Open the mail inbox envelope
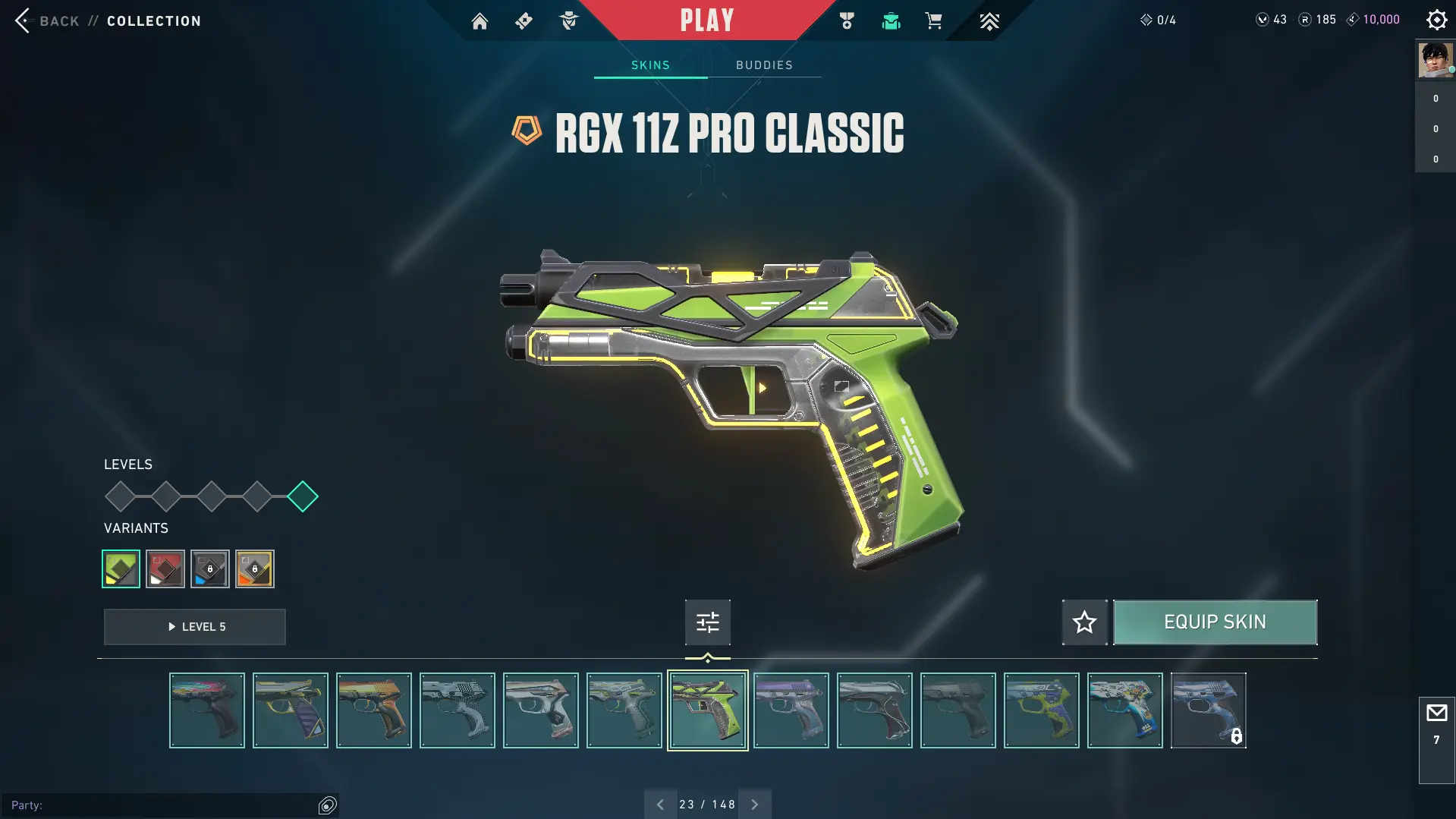This screenshot has height=819, width=1456. [1436, 713]
